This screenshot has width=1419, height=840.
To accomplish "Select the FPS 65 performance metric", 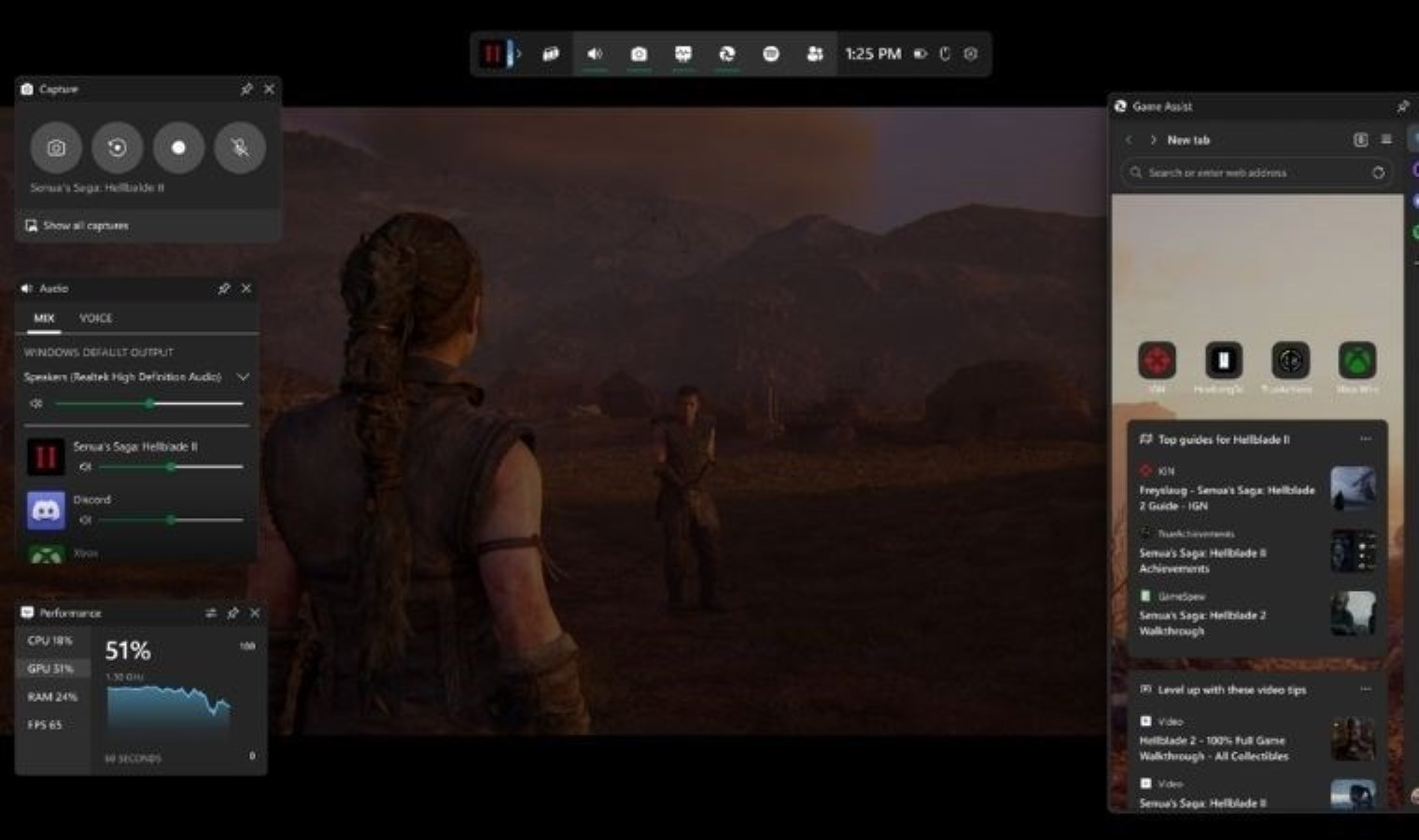I will (45, 724).
